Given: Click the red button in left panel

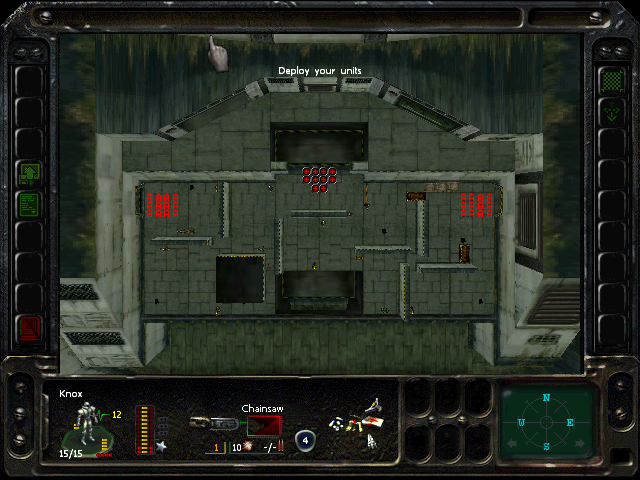Looking at the screenshot, I should click(x=28, y=326).
